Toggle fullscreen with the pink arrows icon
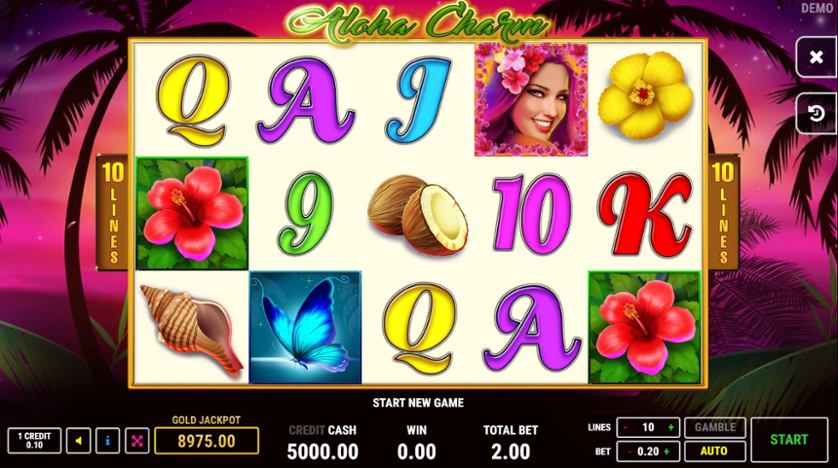 (137, 440)
